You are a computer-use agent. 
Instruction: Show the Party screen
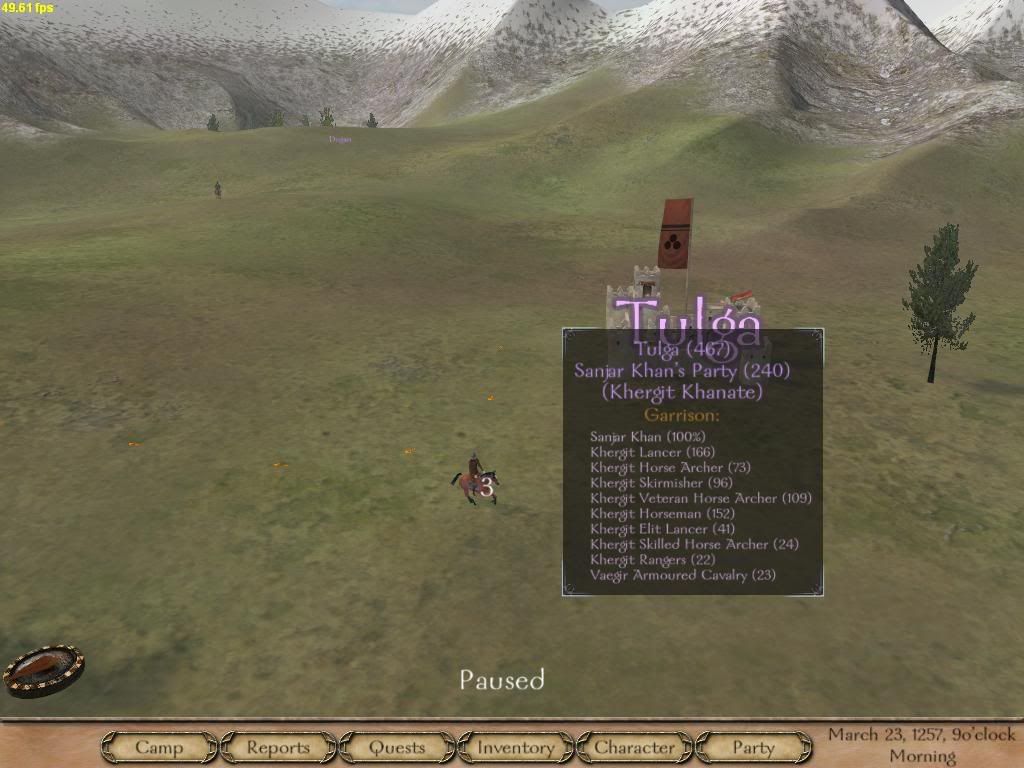753,747
